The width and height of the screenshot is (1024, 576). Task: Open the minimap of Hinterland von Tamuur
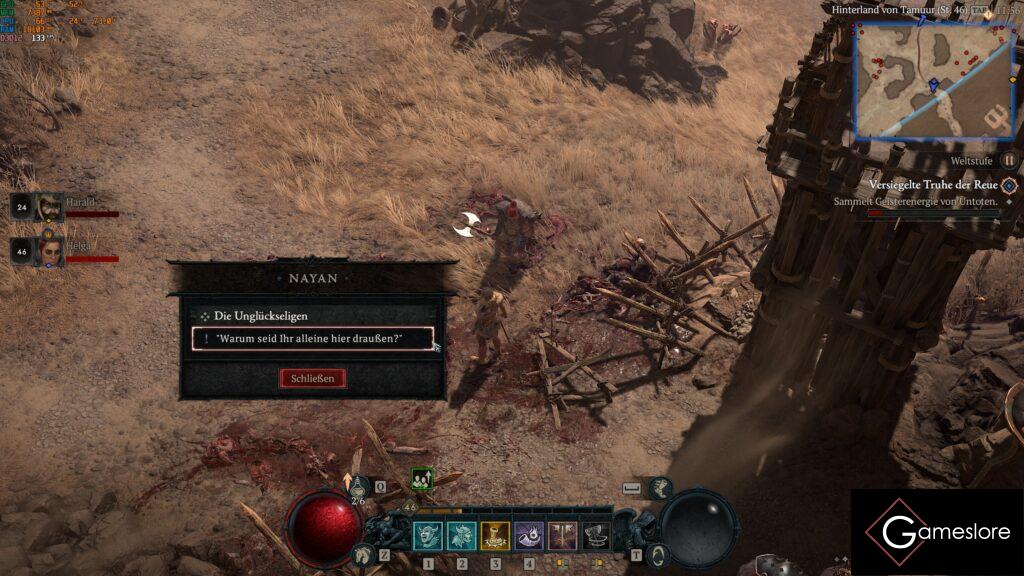934,80
